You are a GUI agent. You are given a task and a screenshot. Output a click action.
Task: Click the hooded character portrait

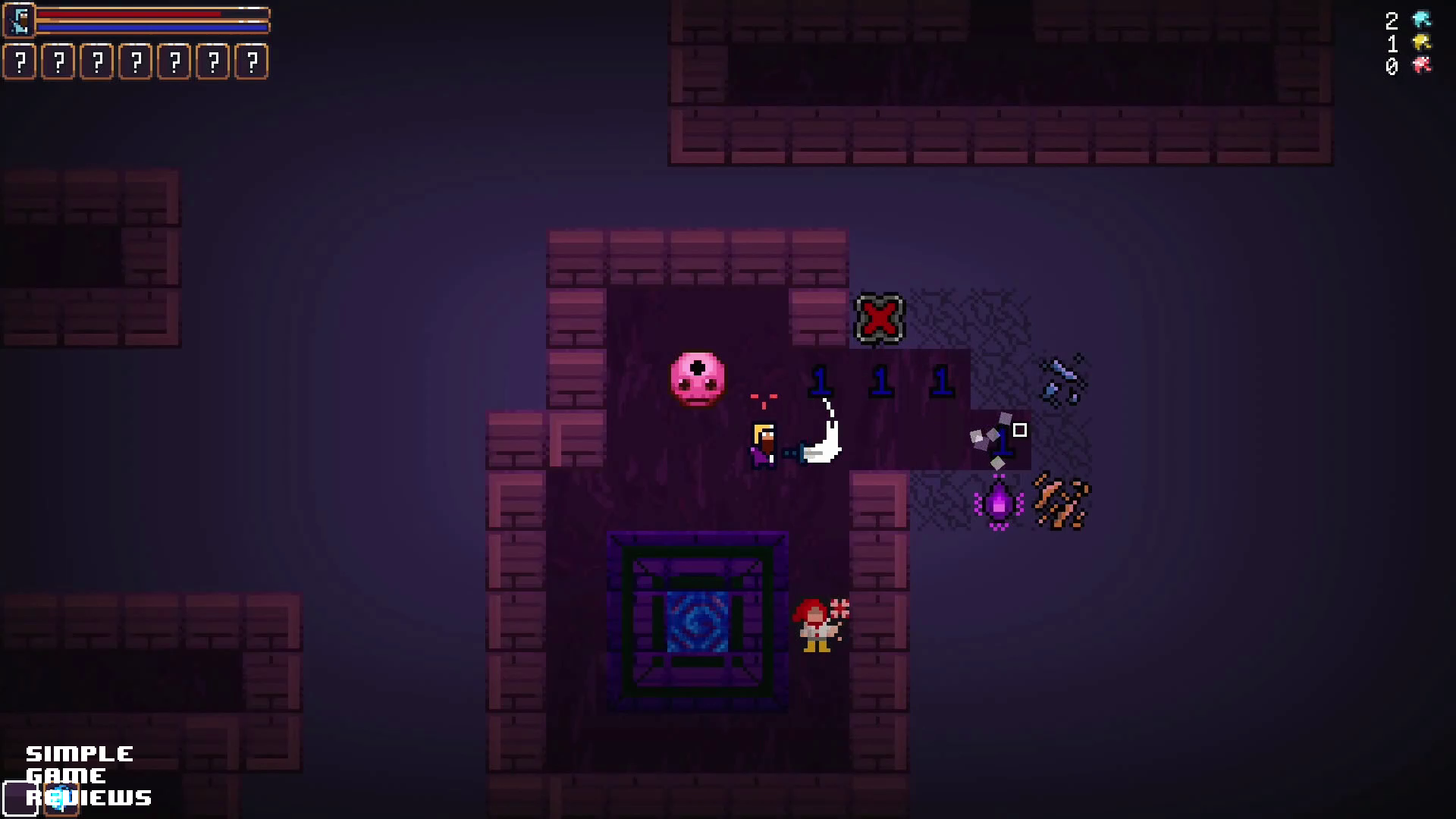[20, 20]
